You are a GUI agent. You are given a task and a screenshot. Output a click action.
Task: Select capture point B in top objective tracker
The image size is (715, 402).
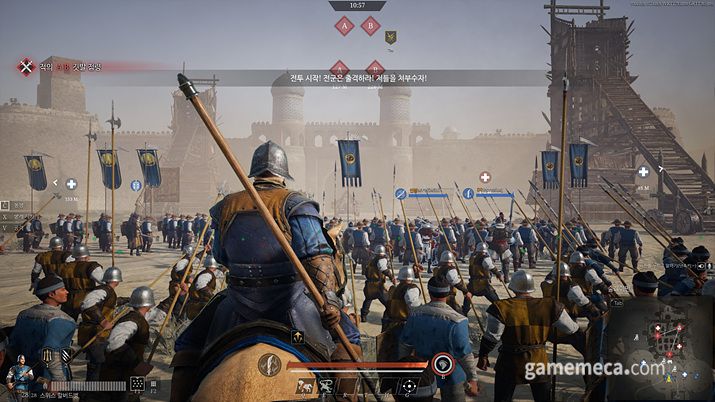370,26
